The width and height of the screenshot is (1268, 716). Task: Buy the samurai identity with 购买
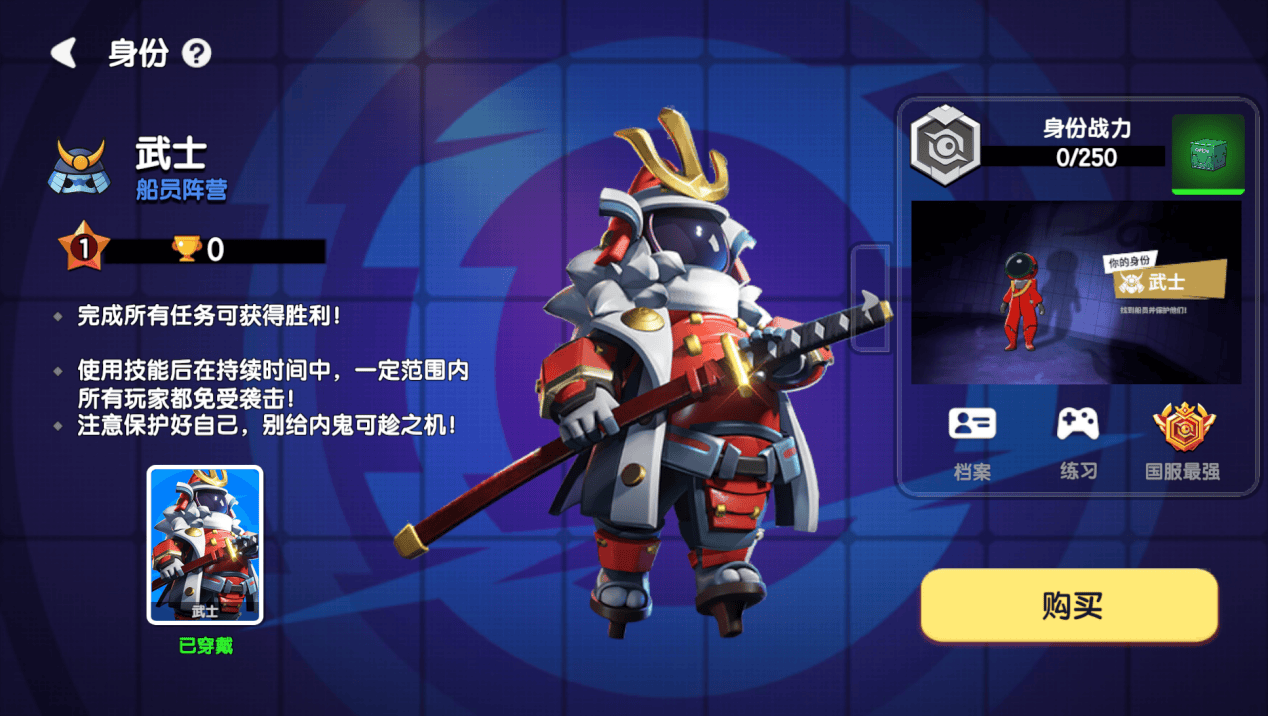(x=1069, y=605)
